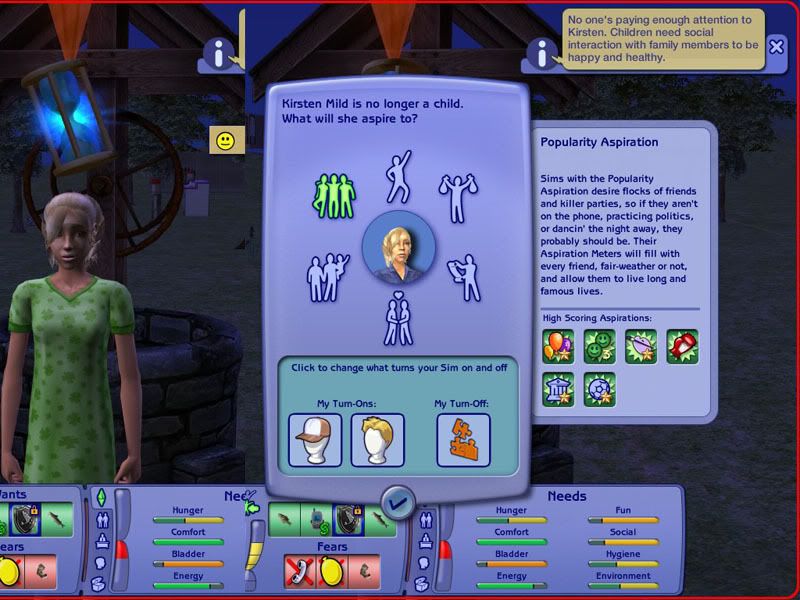Confirm aspiration with the checkmark button
Viewport: 800px width, 600px height.
tap(399, 500)
